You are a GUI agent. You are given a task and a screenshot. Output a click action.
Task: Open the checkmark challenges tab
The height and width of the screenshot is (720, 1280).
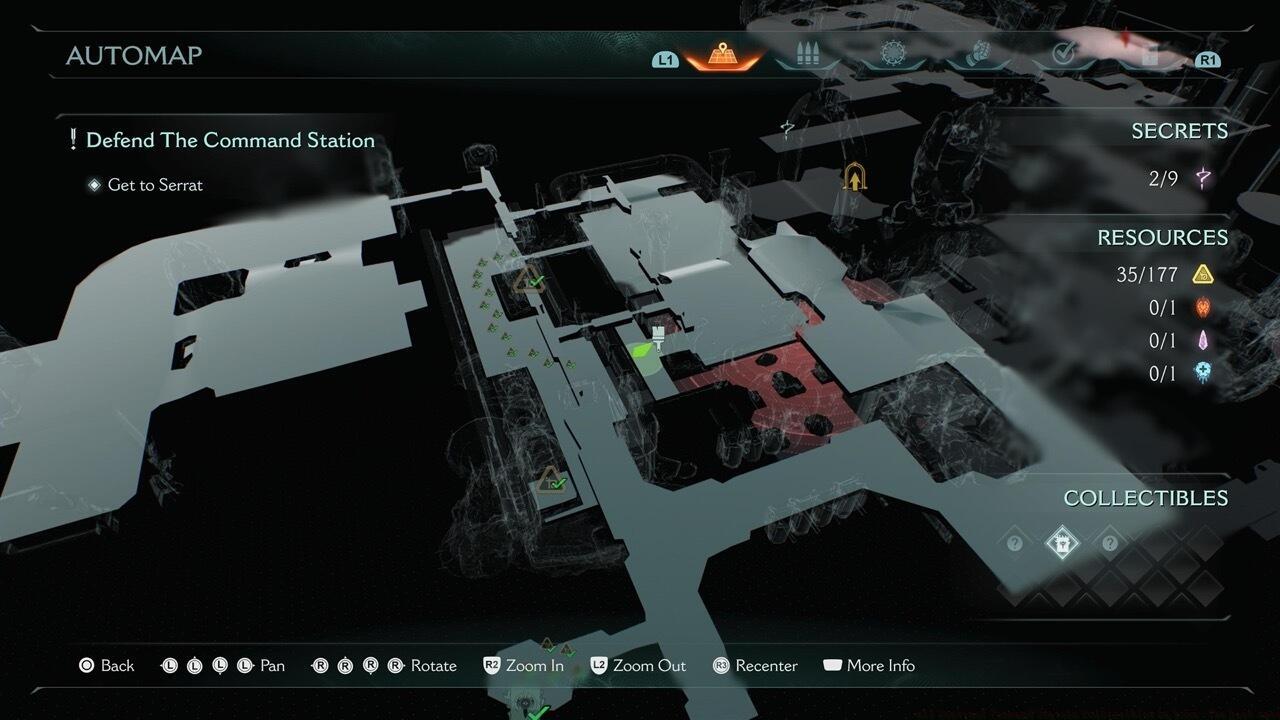coord(1063,55)
